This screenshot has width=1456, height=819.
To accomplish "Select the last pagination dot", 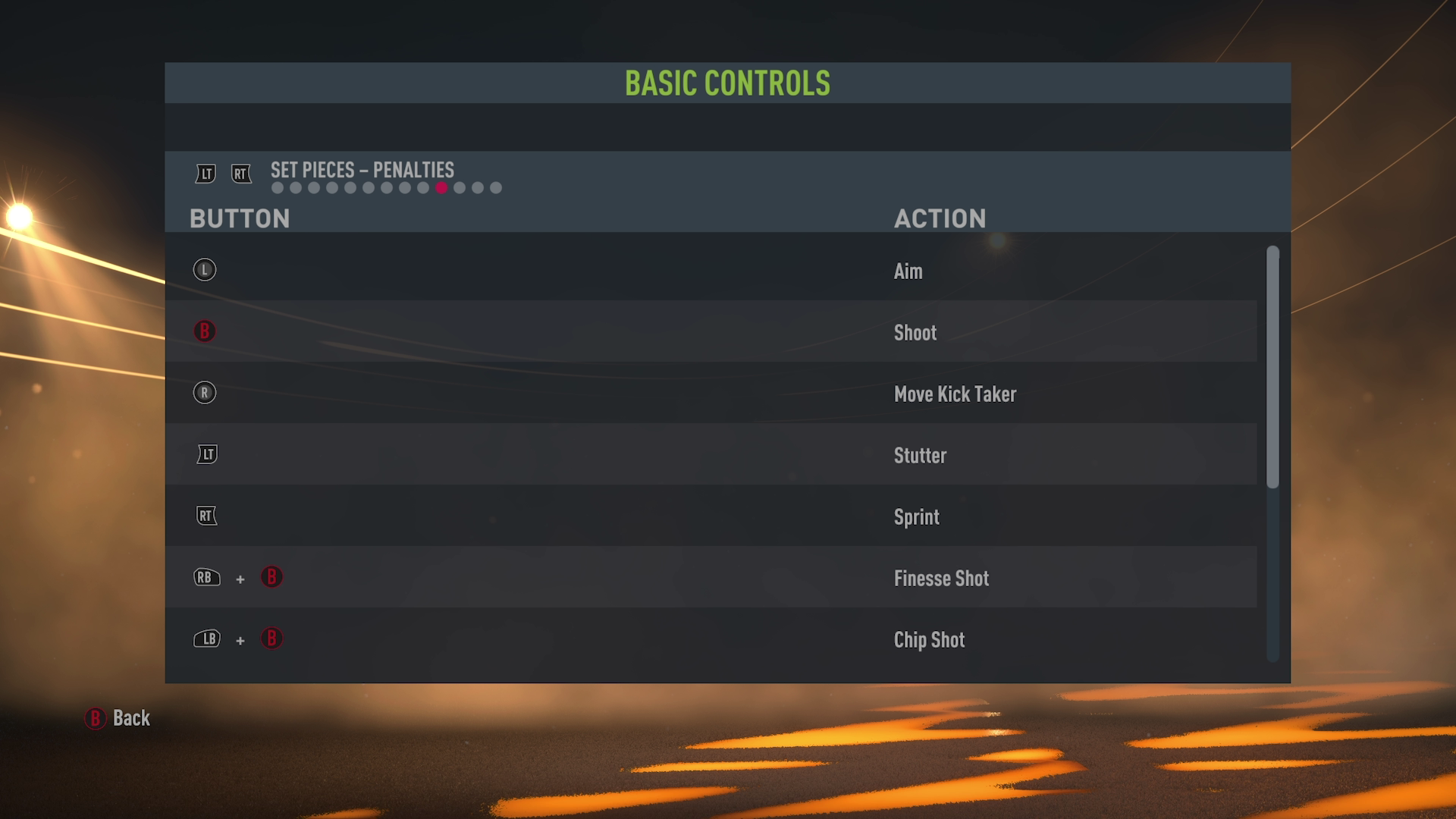I will (497, 187).
